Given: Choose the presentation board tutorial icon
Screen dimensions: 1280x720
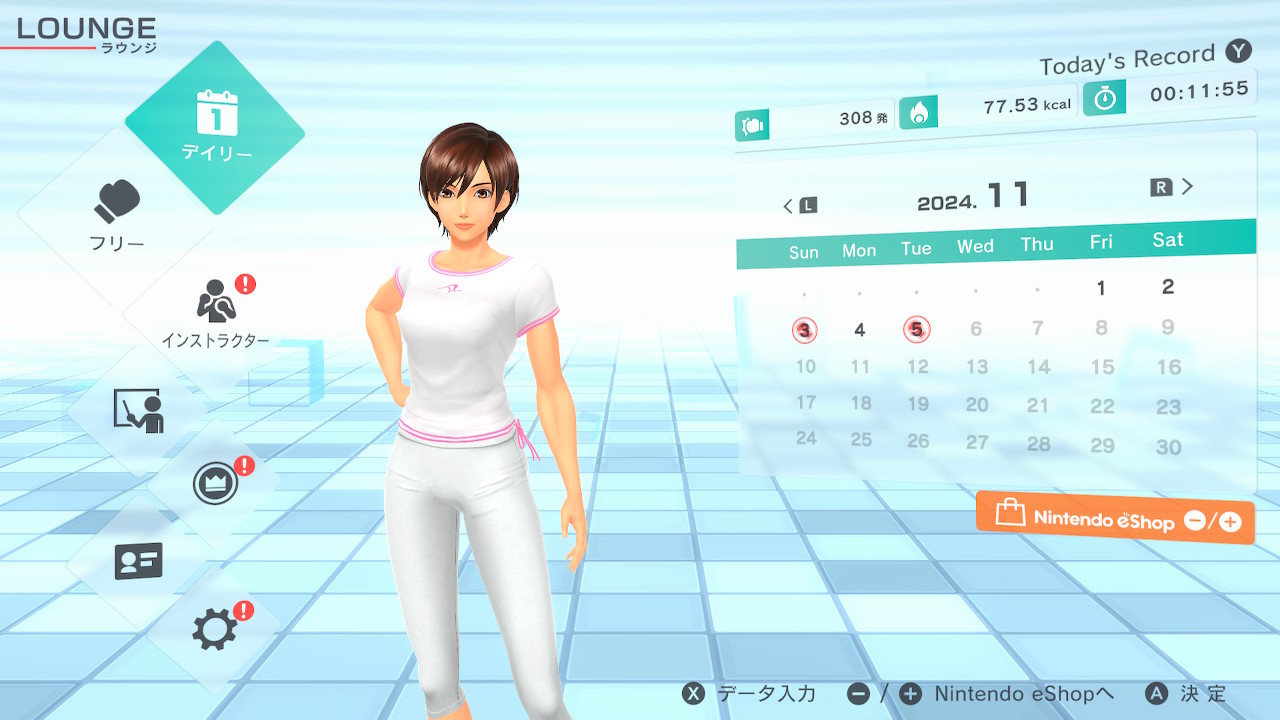Looking at the screenshot, I should [x=138, y=410].
